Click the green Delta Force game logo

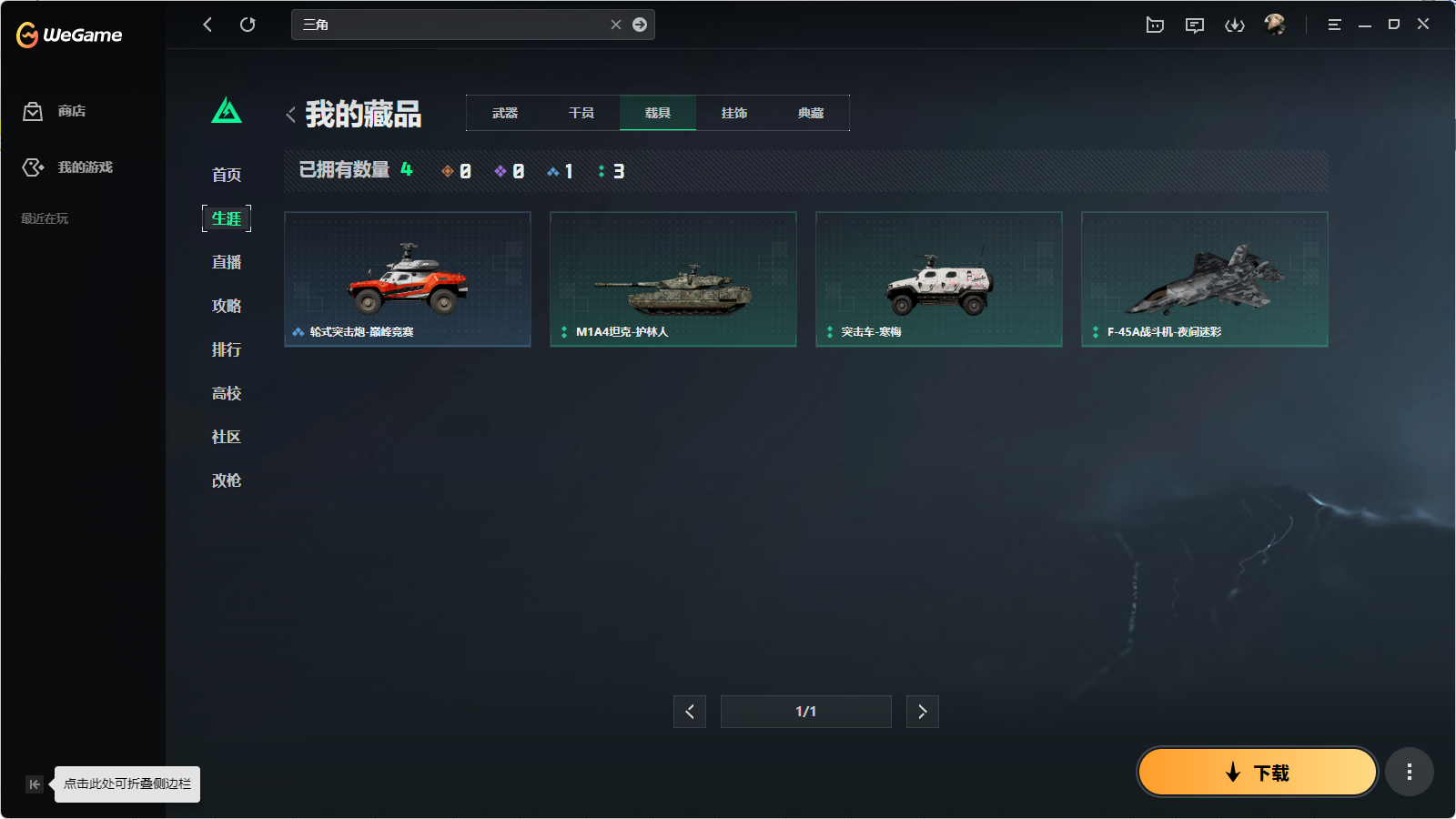tap(226, 110)
